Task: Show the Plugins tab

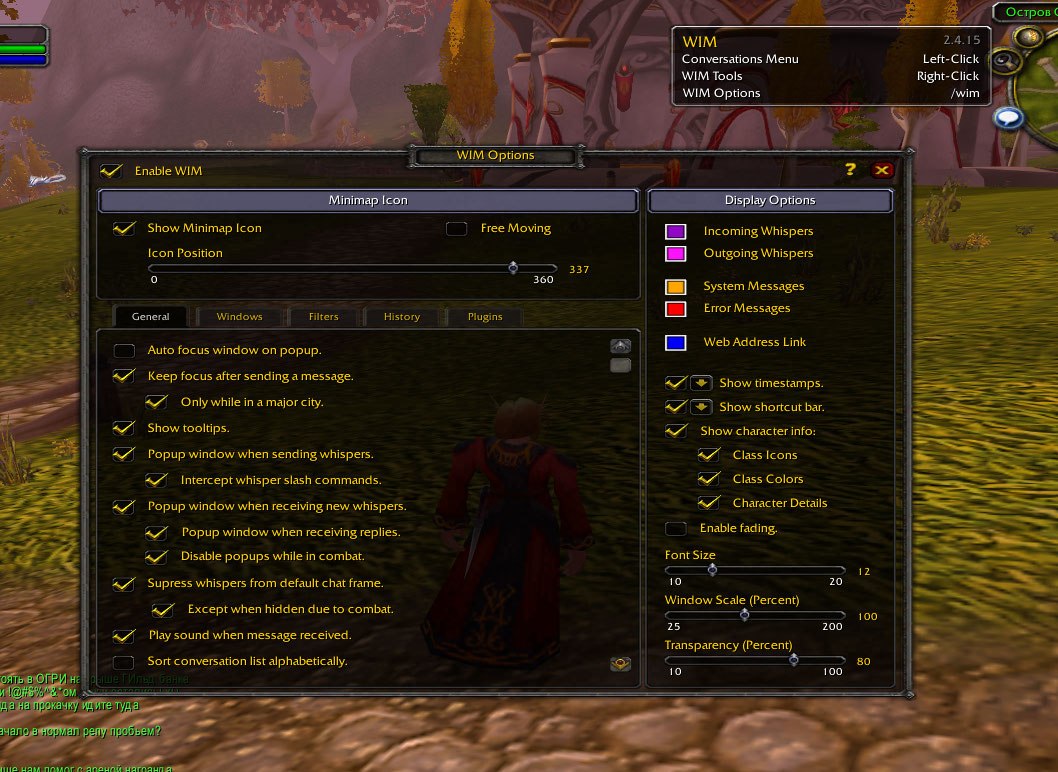Action: point(485,317)
